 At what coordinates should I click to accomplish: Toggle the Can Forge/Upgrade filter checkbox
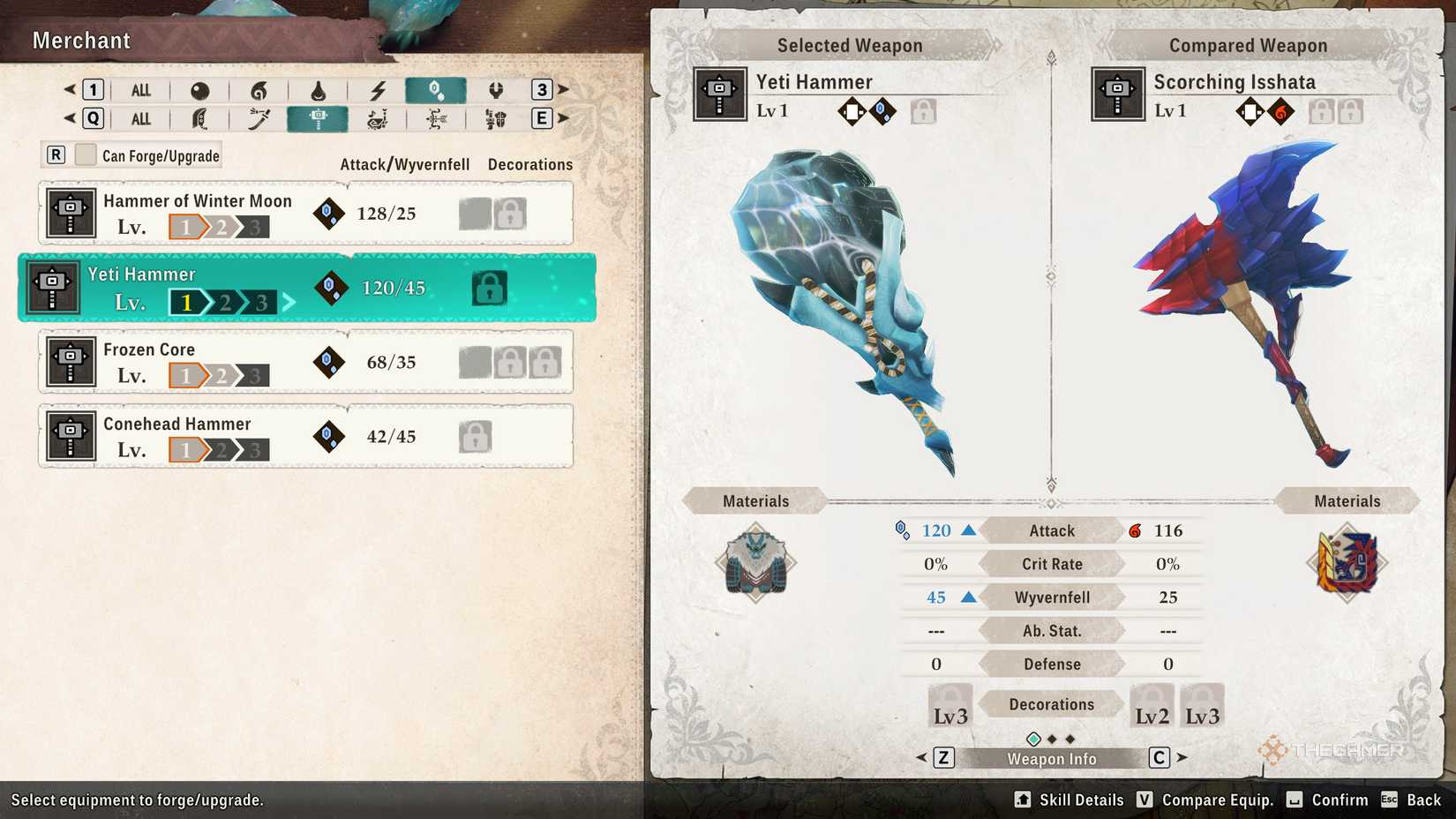(85, 154)
